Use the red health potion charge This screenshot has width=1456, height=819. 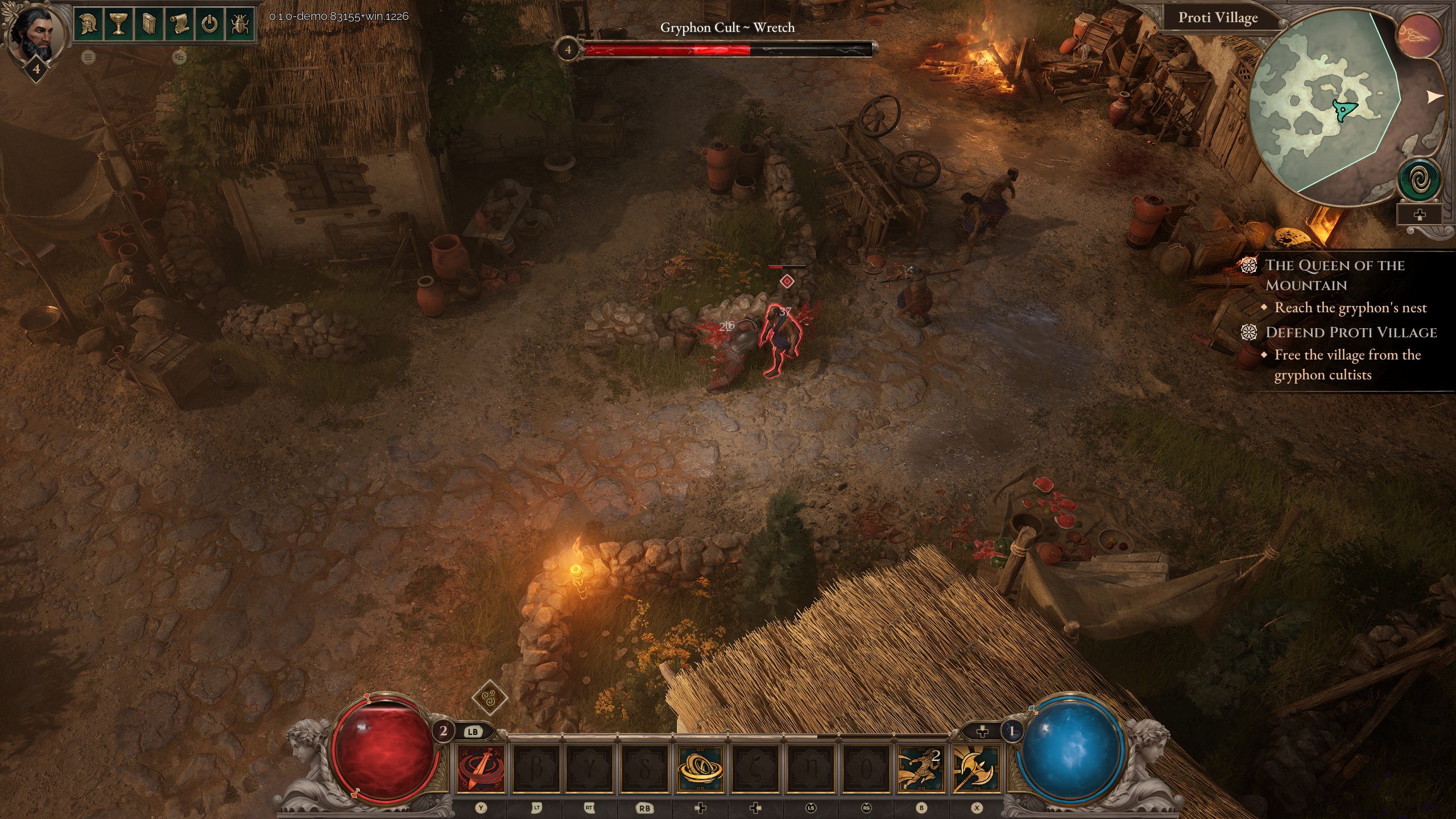tap(444, 731)
